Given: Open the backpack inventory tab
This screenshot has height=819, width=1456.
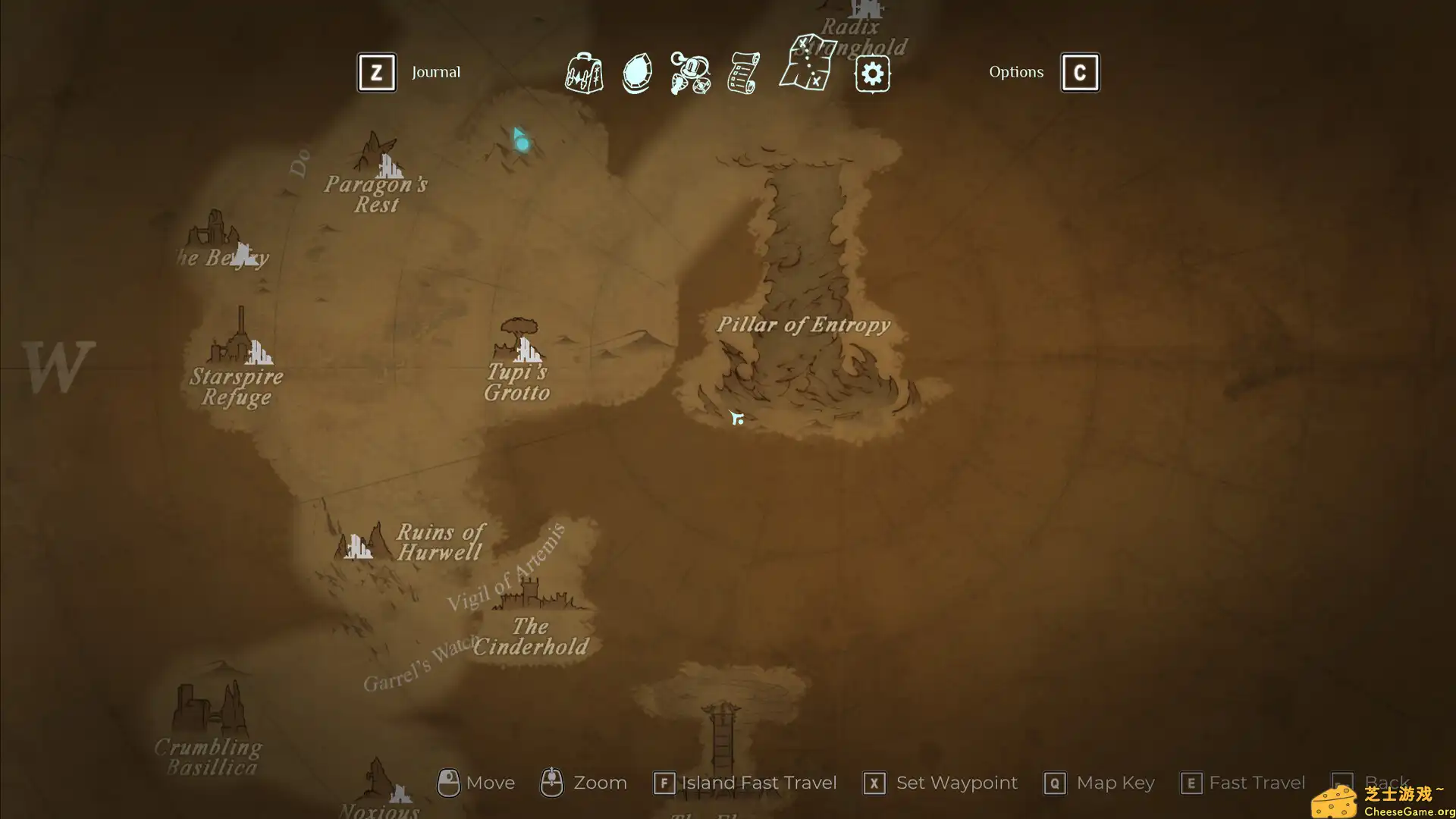Looking at the screenshot, I should pos(583,73).
